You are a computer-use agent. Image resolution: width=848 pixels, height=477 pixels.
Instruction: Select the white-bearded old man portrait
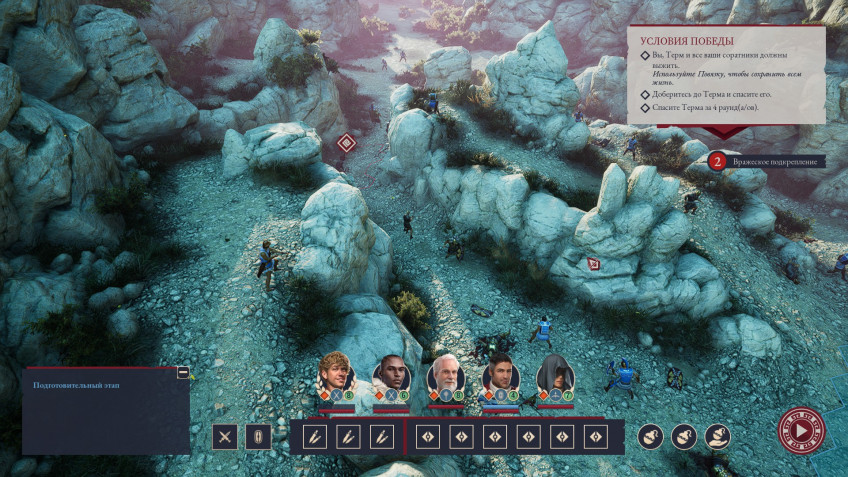(x=445, y=376)
